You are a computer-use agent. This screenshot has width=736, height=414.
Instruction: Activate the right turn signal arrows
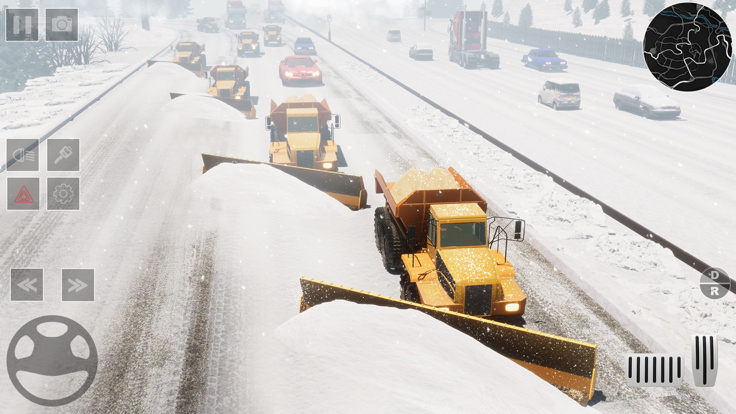tap(77, 285)
